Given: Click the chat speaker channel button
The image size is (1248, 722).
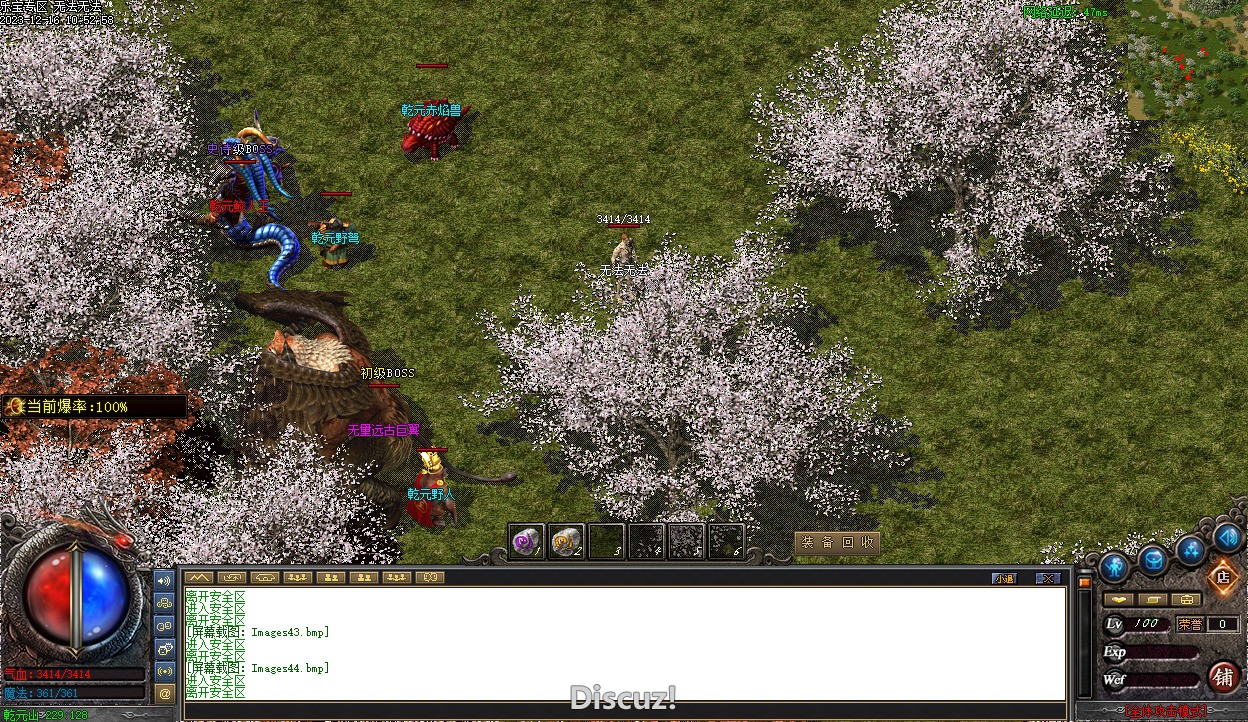Looking at the screenshot, I should coord(165,580).
